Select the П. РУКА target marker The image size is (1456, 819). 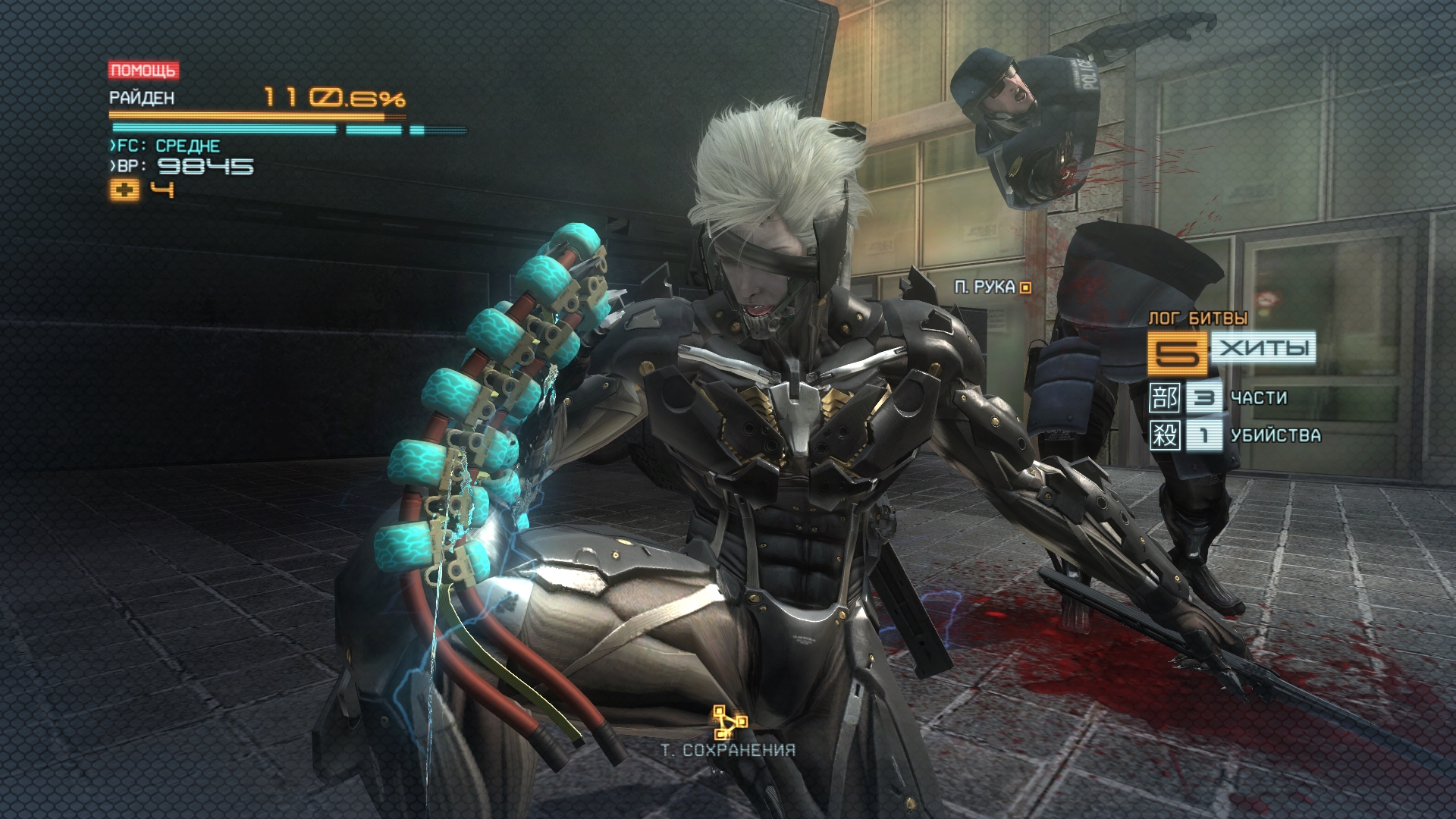point(1025,287)
